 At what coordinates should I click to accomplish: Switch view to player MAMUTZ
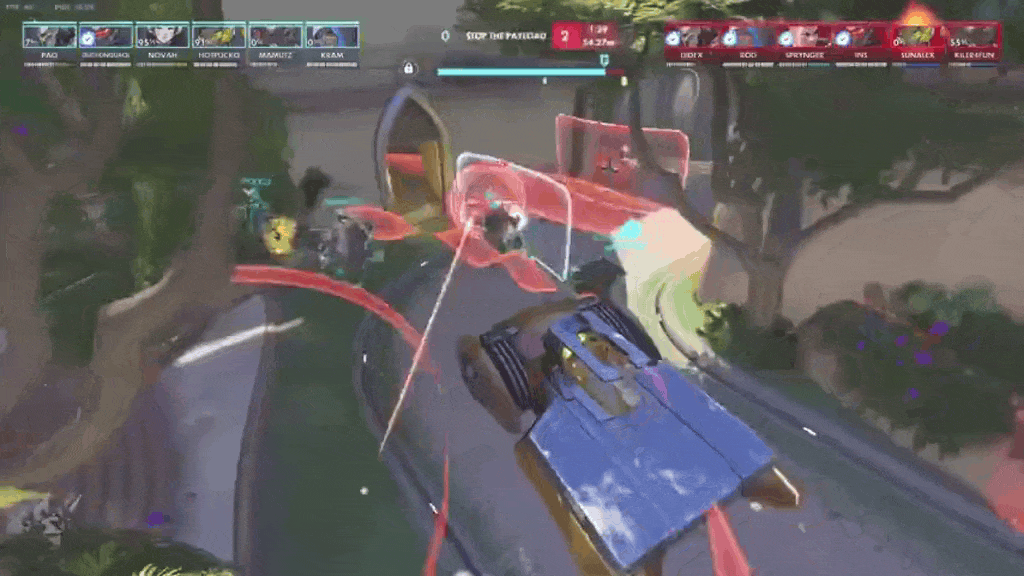pos(275,38)
